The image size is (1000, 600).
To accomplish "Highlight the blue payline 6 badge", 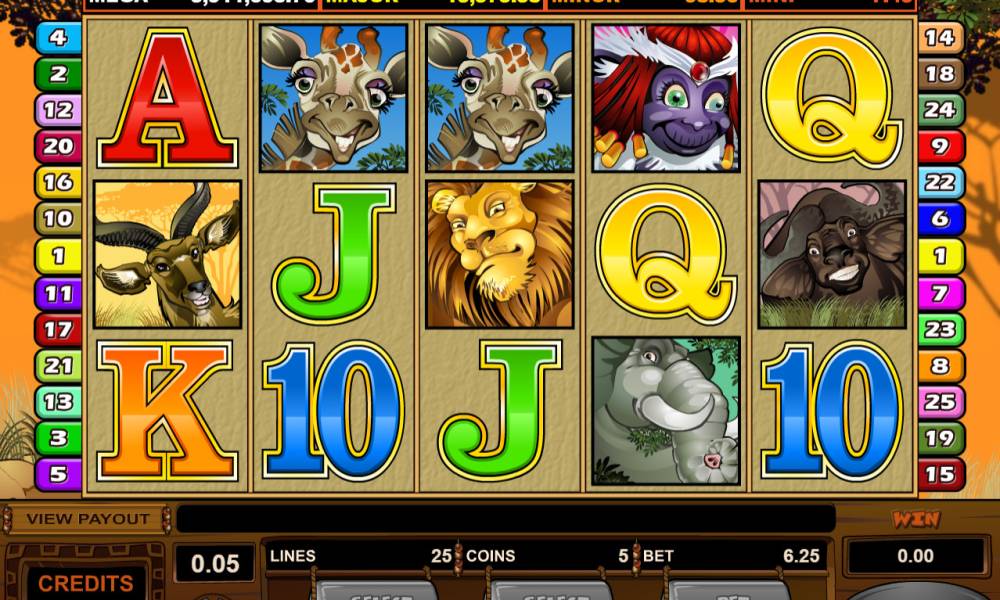I will (940, 220).
